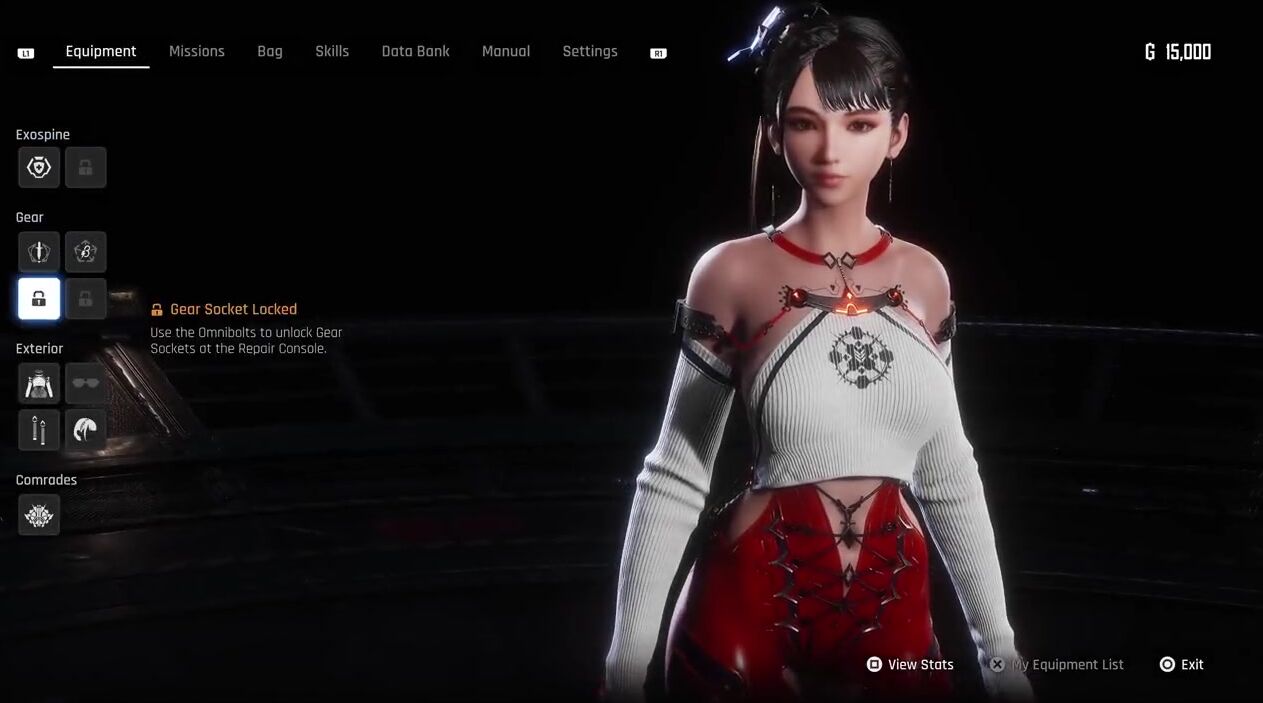The height and width of the screenshot is (703, 1263).
Task: Select the locked Exospine socket
Action: (x=86, y=168)
